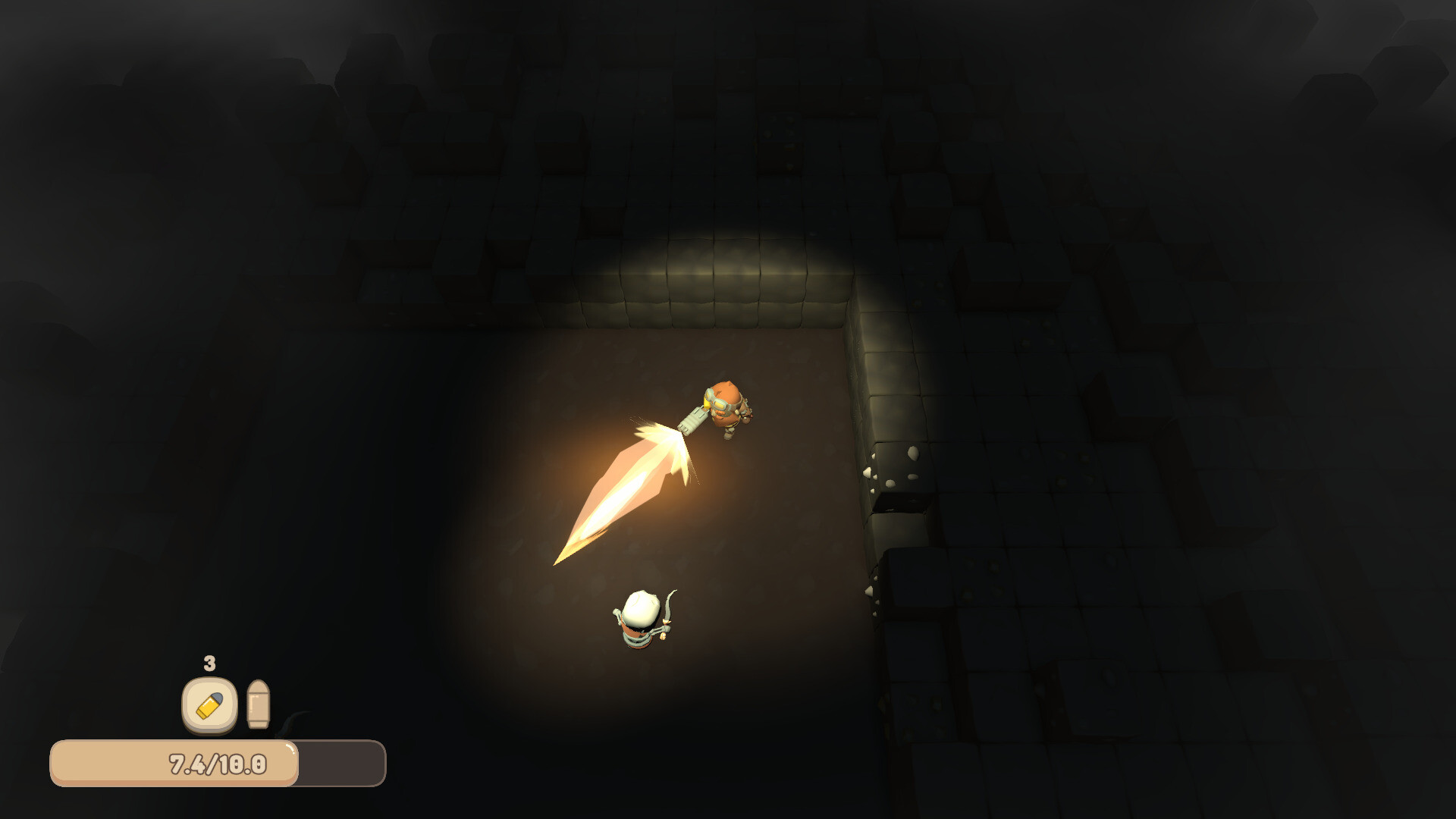
Task: Click the beige reserve bullet icon
Action: click(258, 704)
